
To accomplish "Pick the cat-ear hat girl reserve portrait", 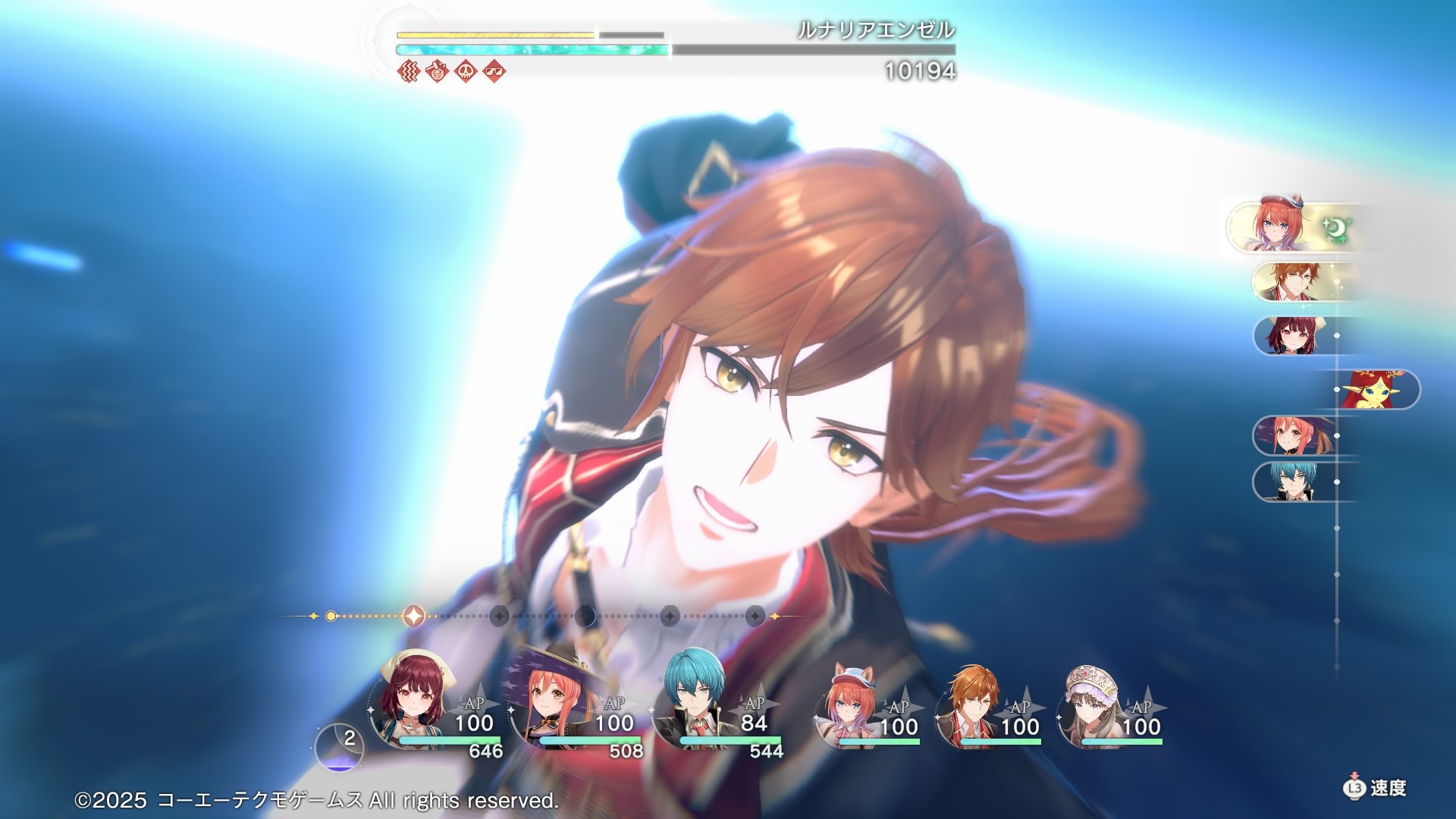I will pos(849,705).
